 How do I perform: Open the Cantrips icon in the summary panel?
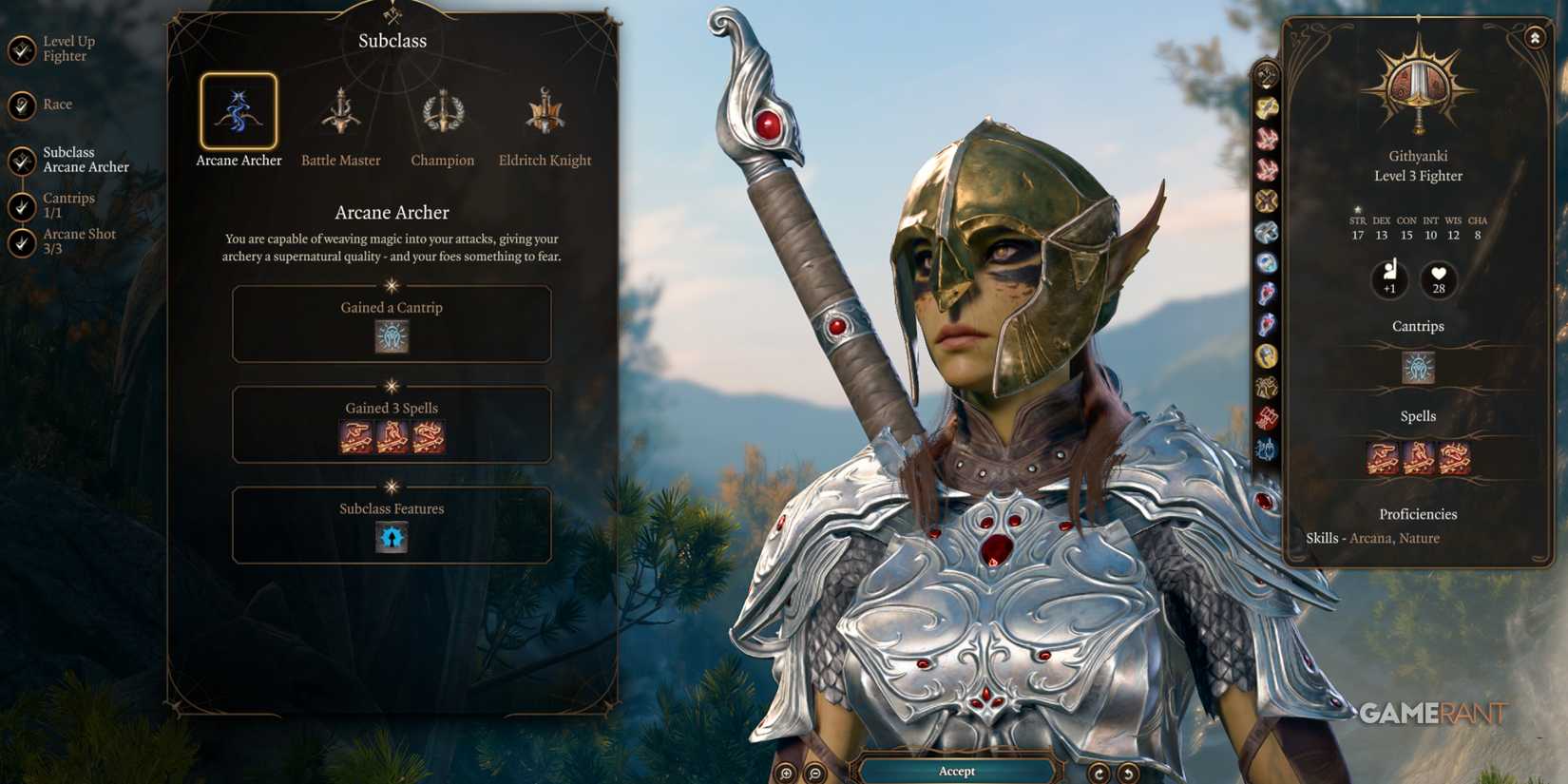[x=1417, y=368]
